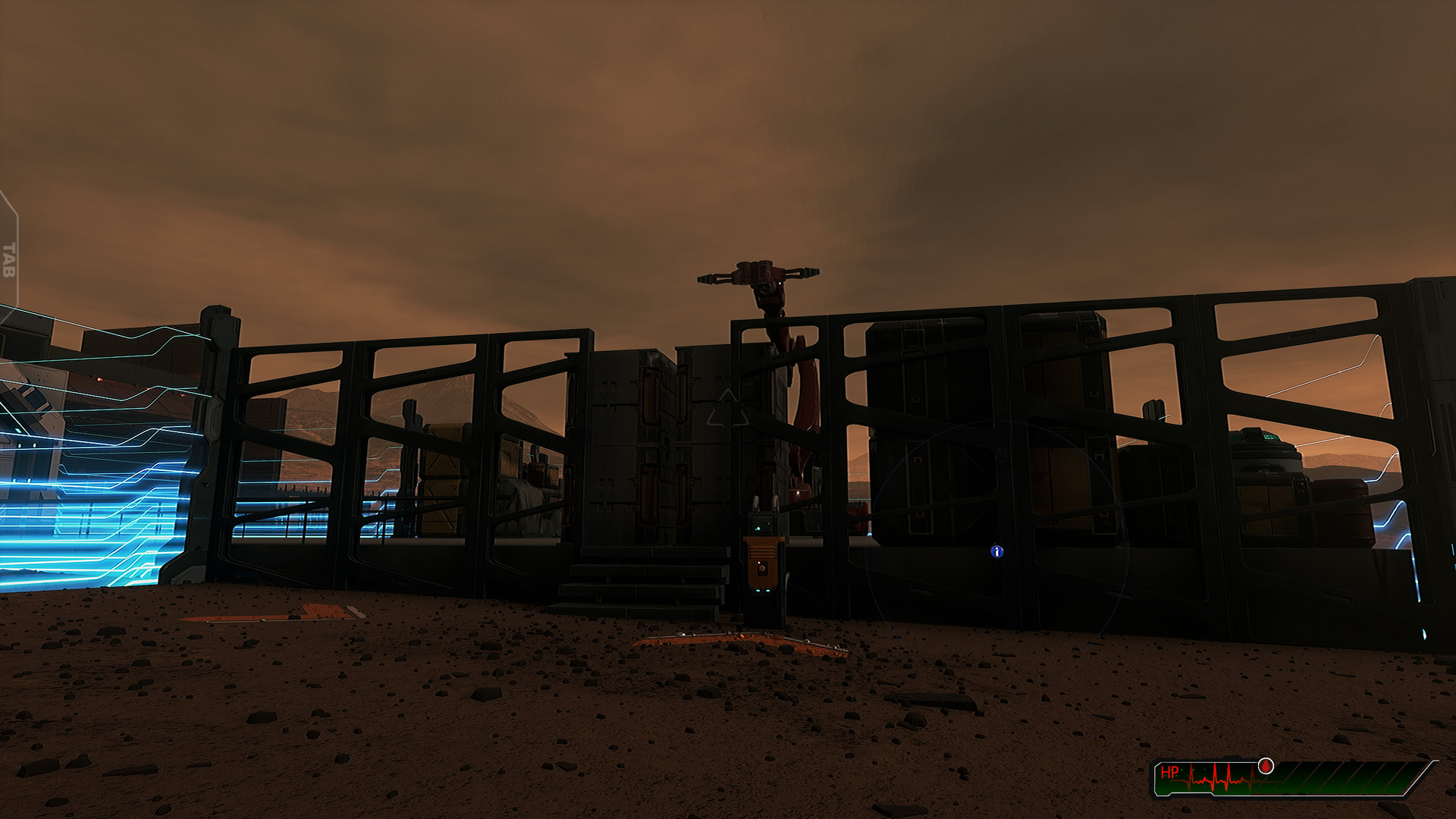This screenshot has width=1456, height=819.
Task: Click the blue information marker icon
Action: coord(999,552)
